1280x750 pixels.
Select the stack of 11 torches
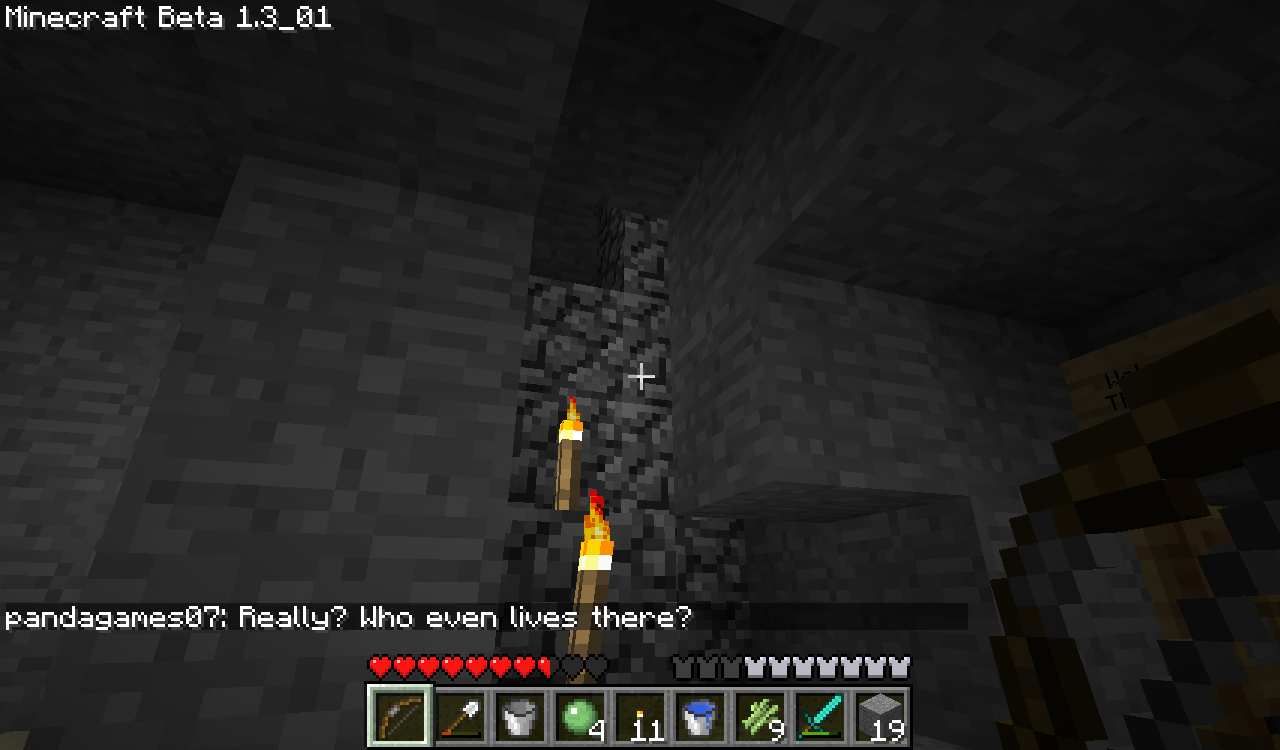640,715
